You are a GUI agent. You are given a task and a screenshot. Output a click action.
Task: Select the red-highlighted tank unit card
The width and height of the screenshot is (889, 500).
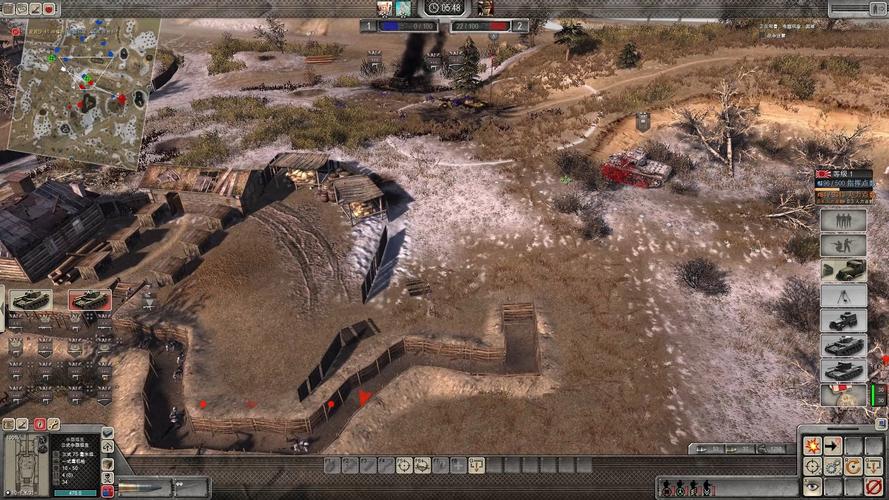click(90, 299)
